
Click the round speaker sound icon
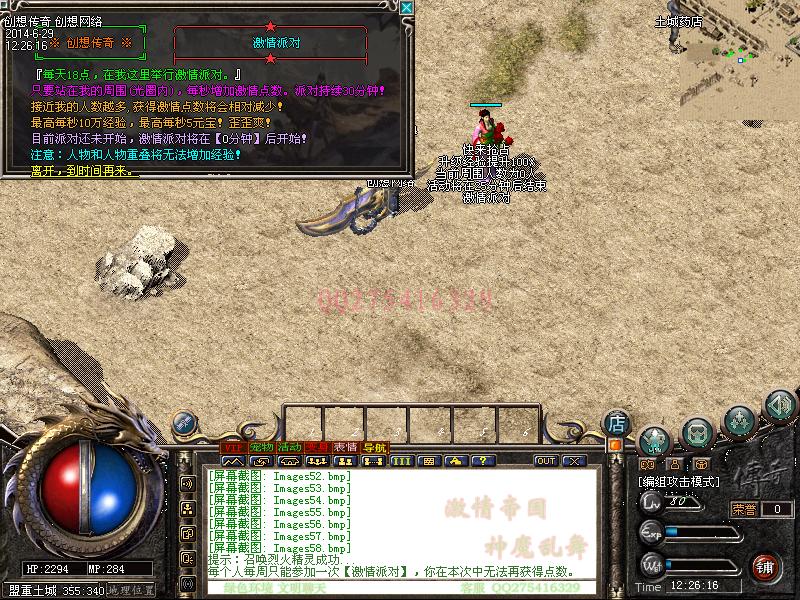click(780, 406)
